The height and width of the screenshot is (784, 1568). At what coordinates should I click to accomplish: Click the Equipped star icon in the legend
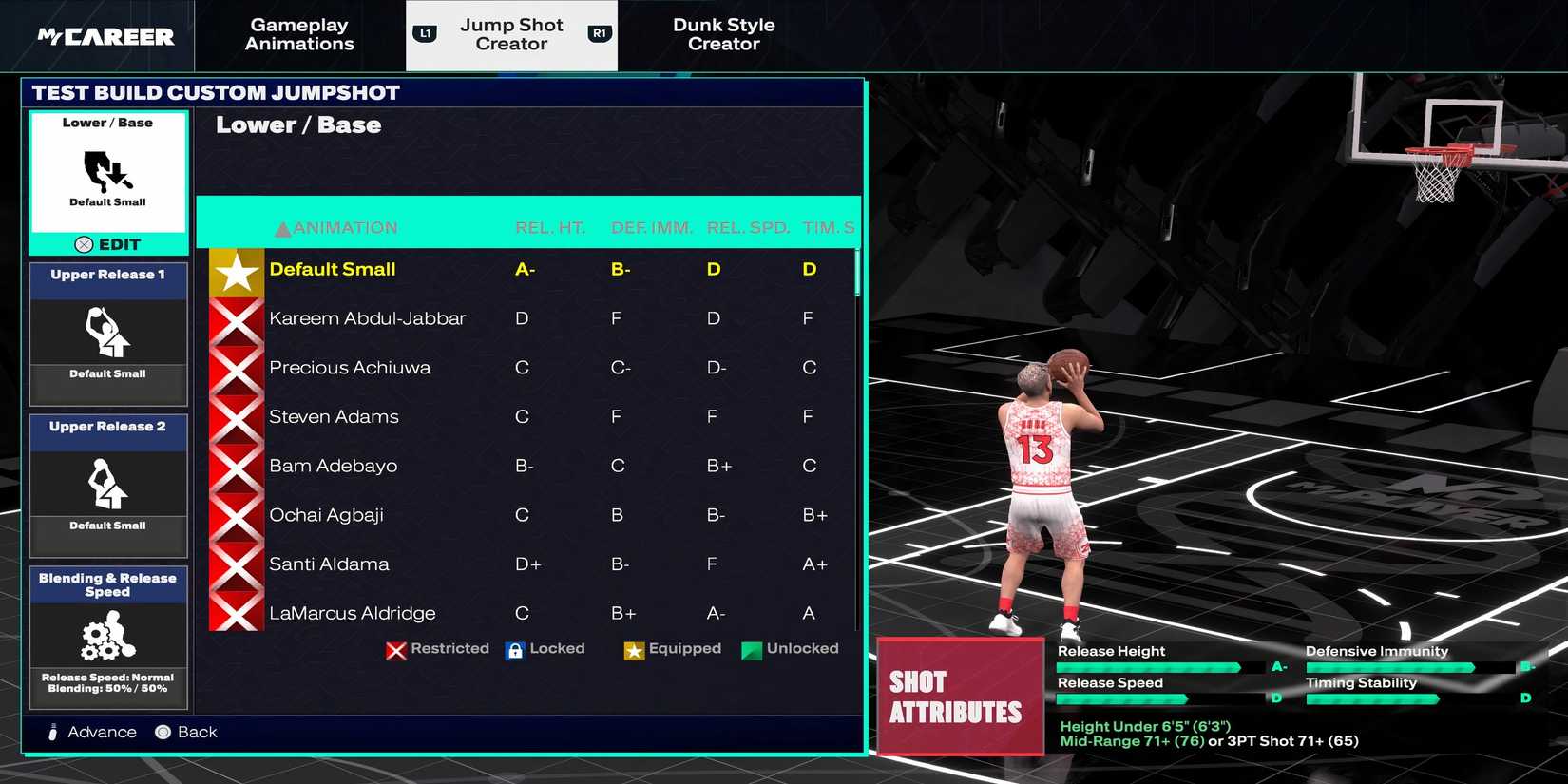(633, 650)
